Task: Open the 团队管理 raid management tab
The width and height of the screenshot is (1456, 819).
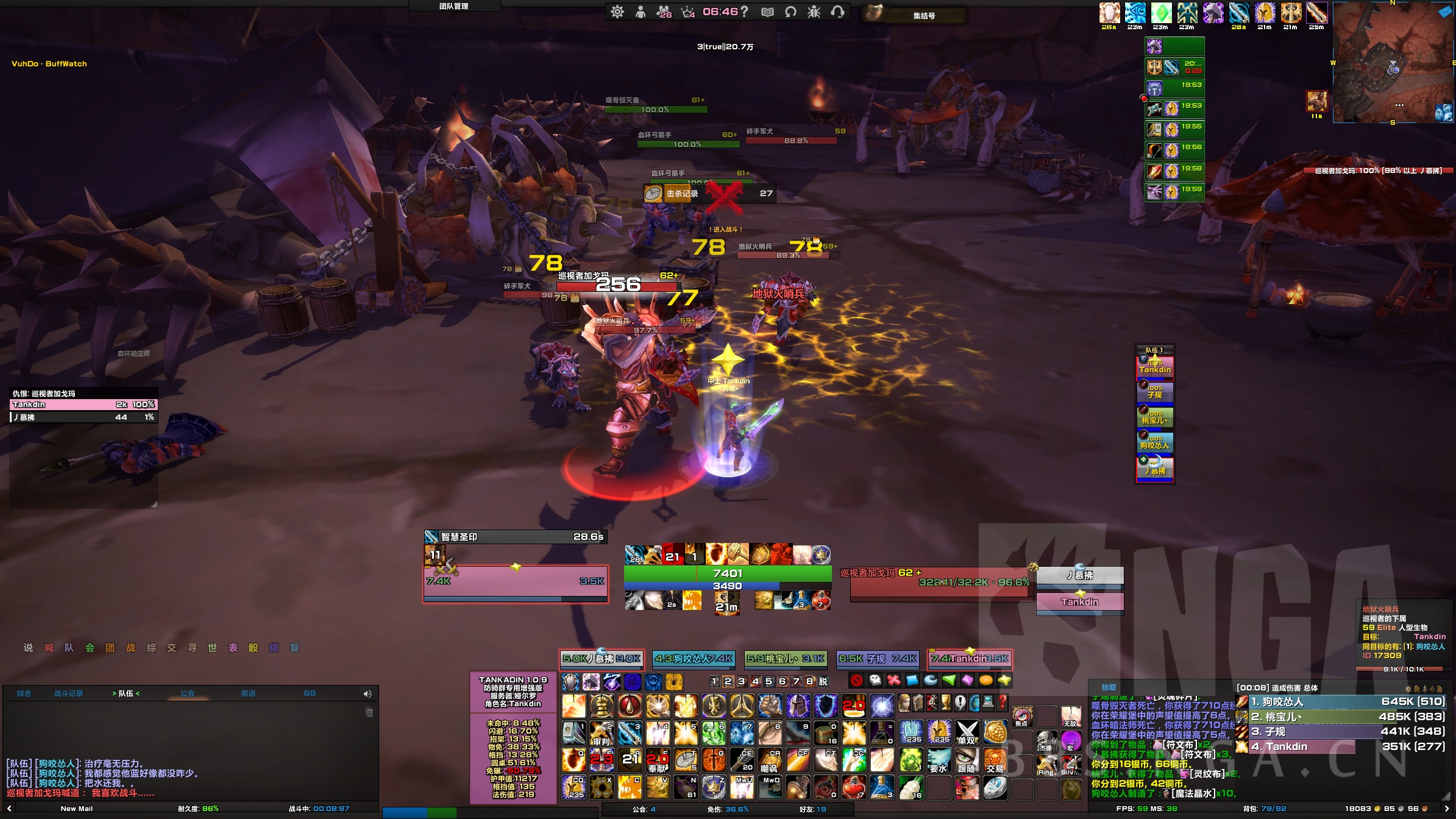Action: tap(454, 6)
